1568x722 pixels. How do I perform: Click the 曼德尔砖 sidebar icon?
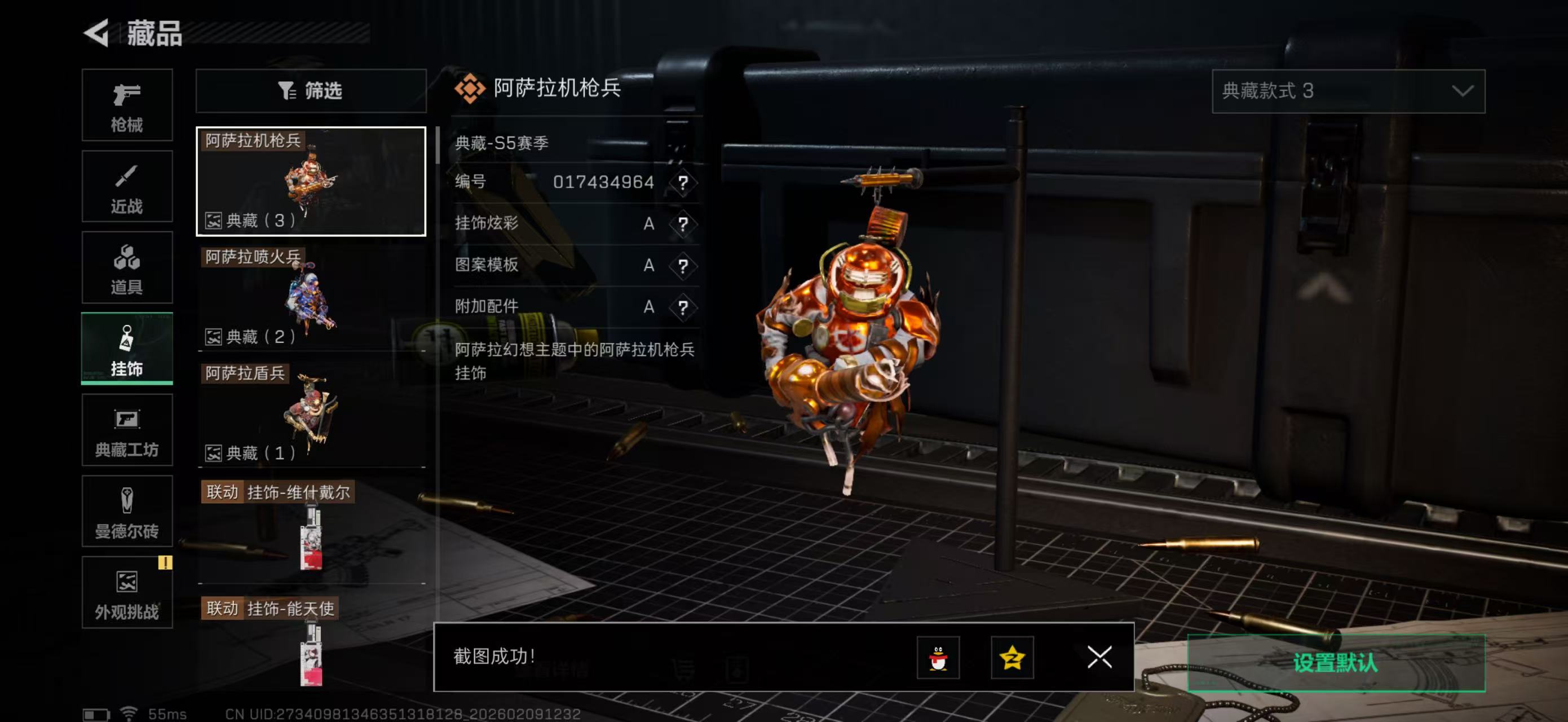[127, 512]
